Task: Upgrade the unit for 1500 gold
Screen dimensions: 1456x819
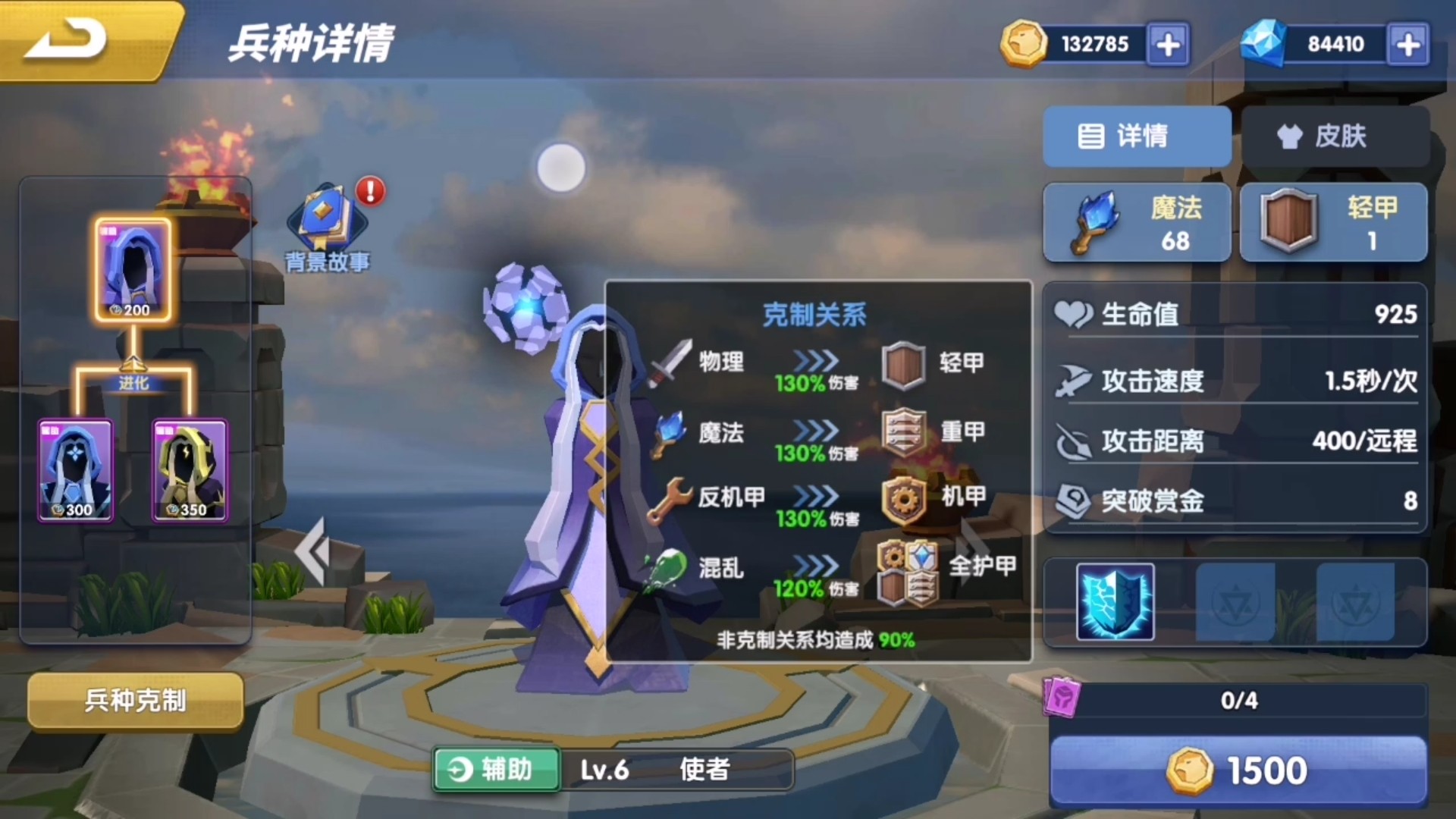Action: click(1238, 770)
